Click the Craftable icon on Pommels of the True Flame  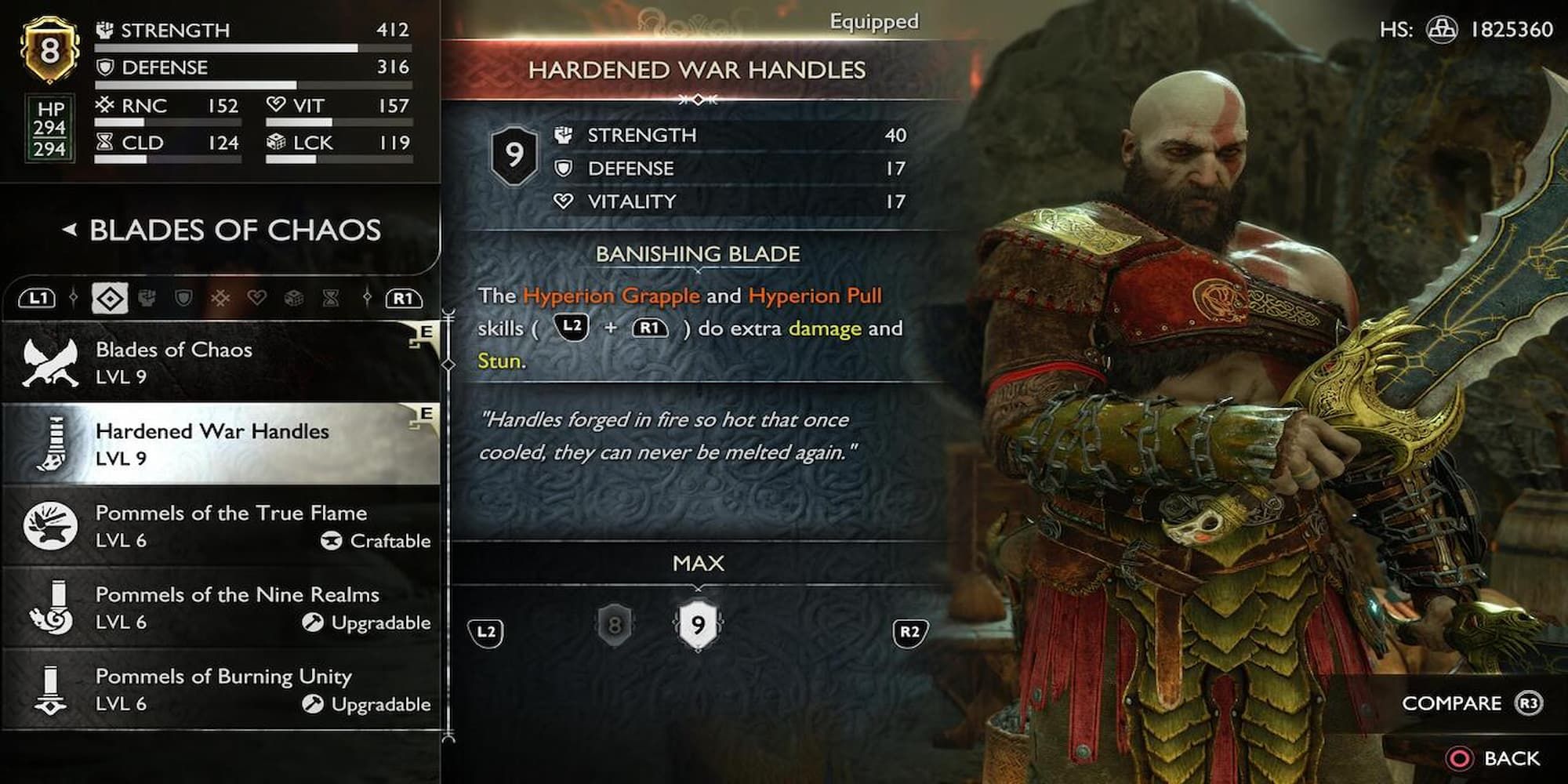[x=332, y=540]
